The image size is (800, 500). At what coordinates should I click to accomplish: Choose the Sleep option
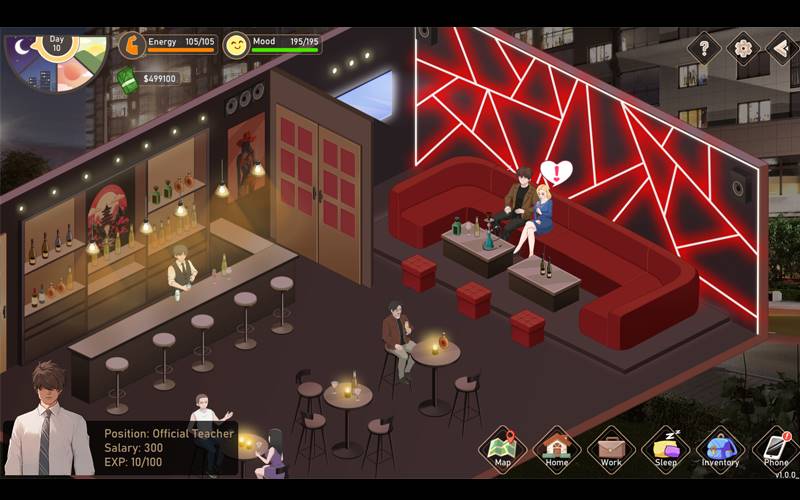[665, 446]
